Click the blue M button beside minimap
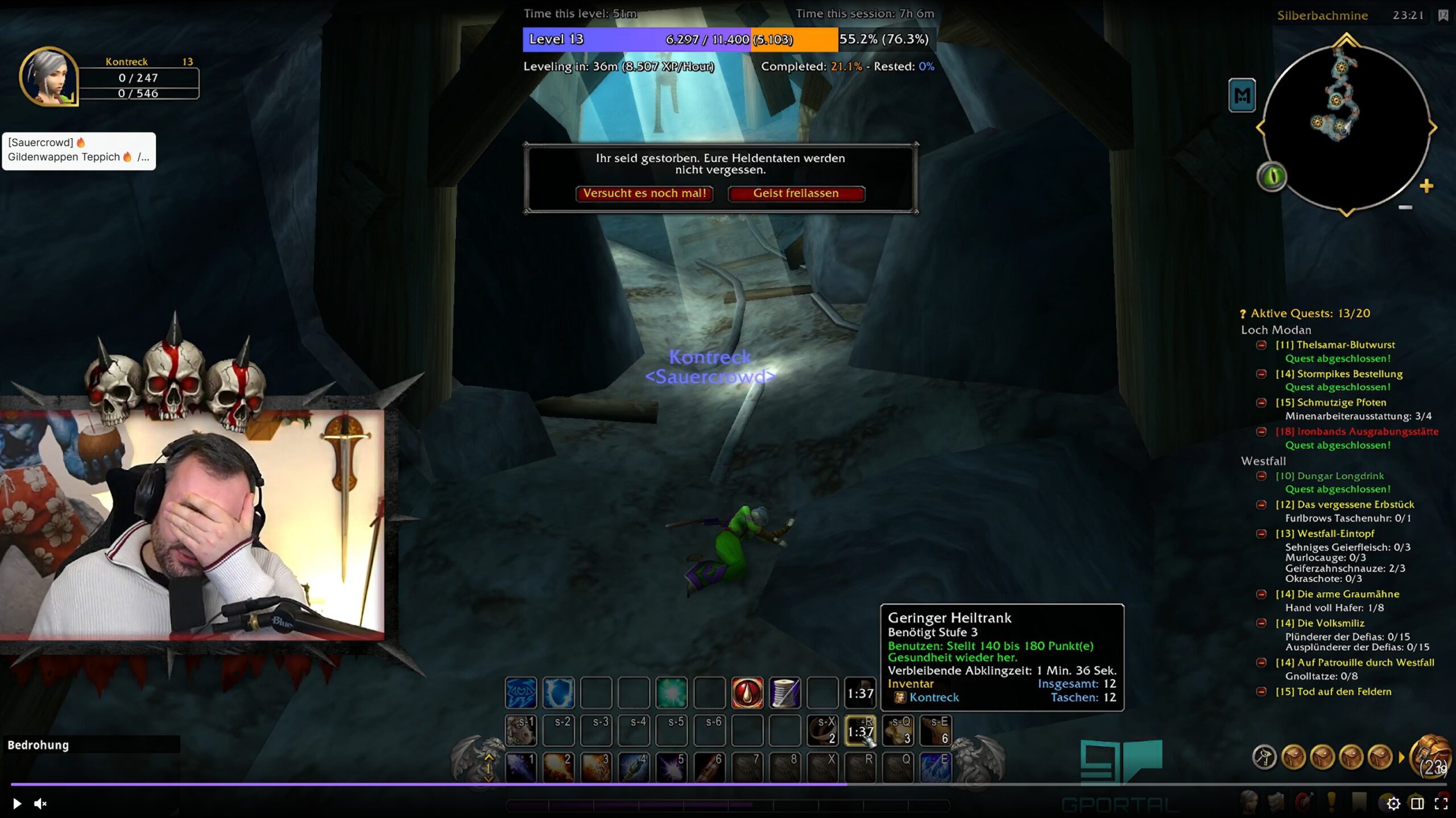The width and height of the screenshot is (1456, 818). click(x=1242, y=96)
